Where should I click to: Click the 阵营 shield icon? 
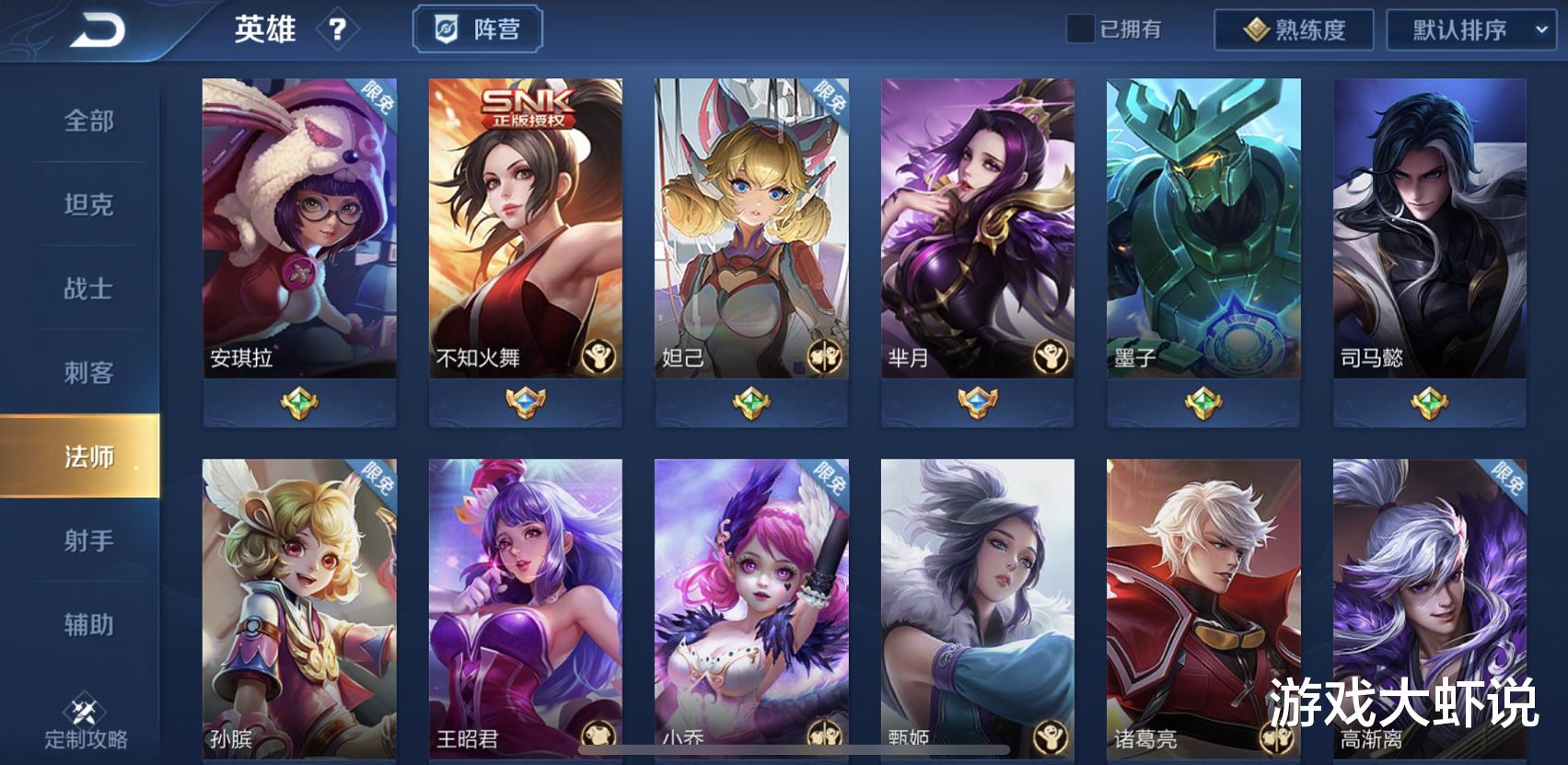pos(446,29)
